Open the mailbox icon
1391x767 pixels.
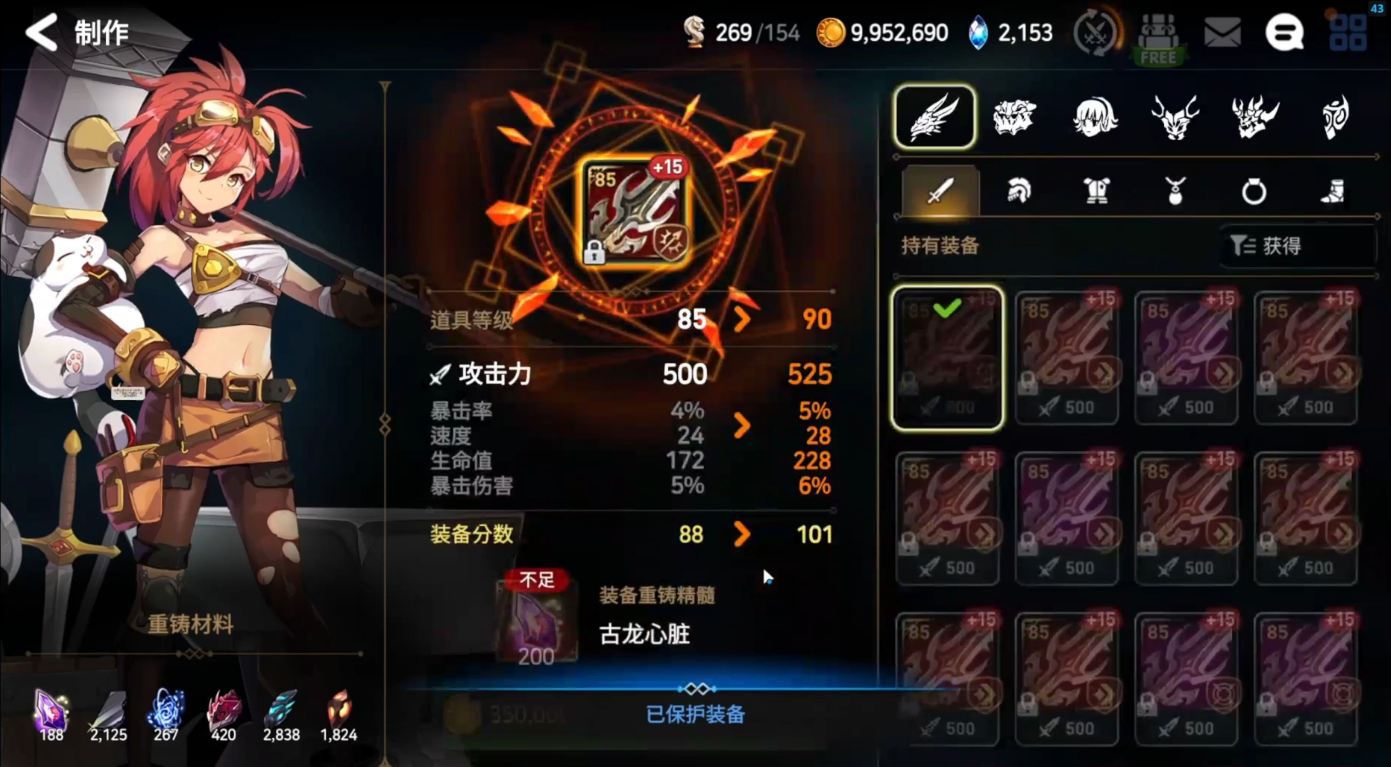click(1223, 31)
